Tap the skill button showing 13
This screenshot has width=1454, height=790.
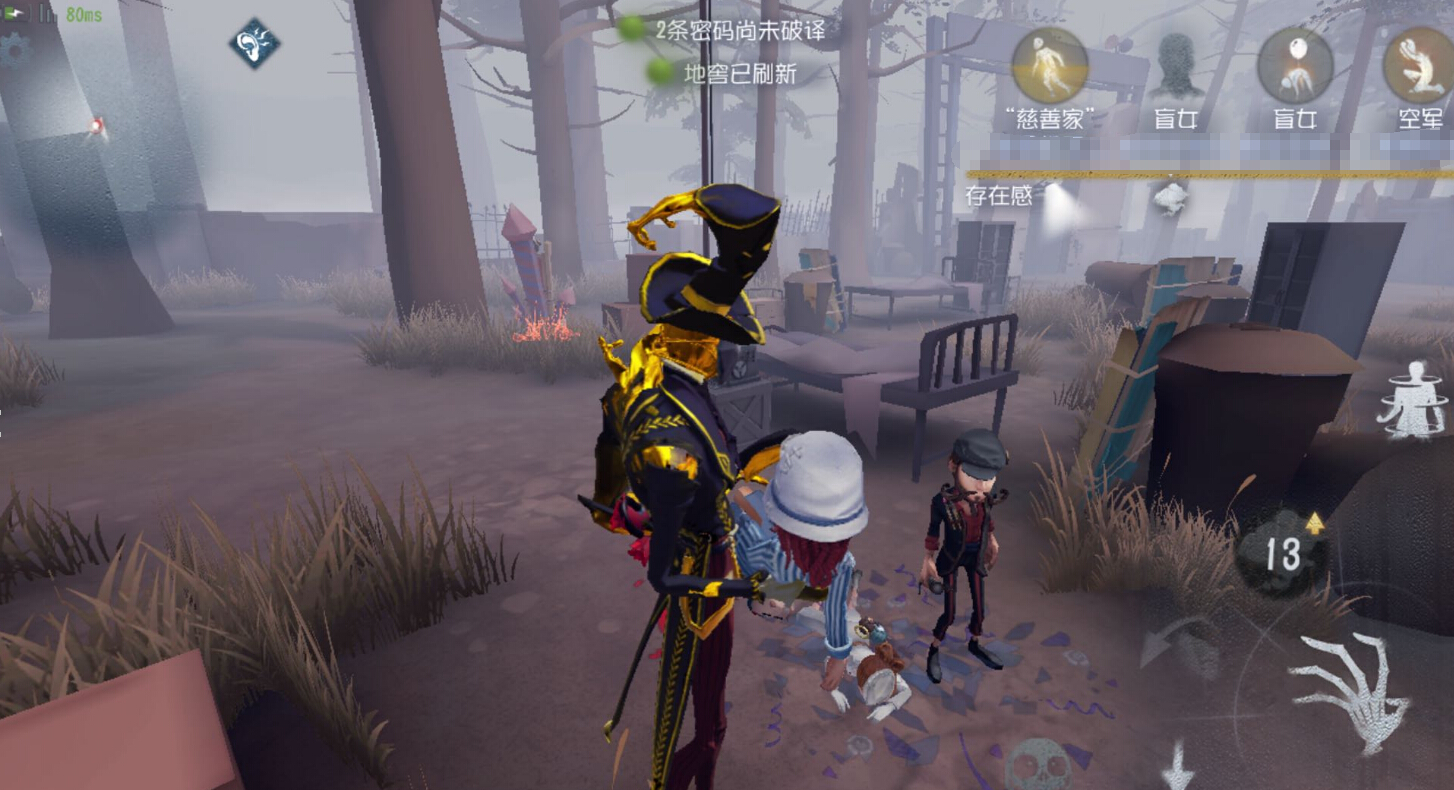click(1283, 553)
